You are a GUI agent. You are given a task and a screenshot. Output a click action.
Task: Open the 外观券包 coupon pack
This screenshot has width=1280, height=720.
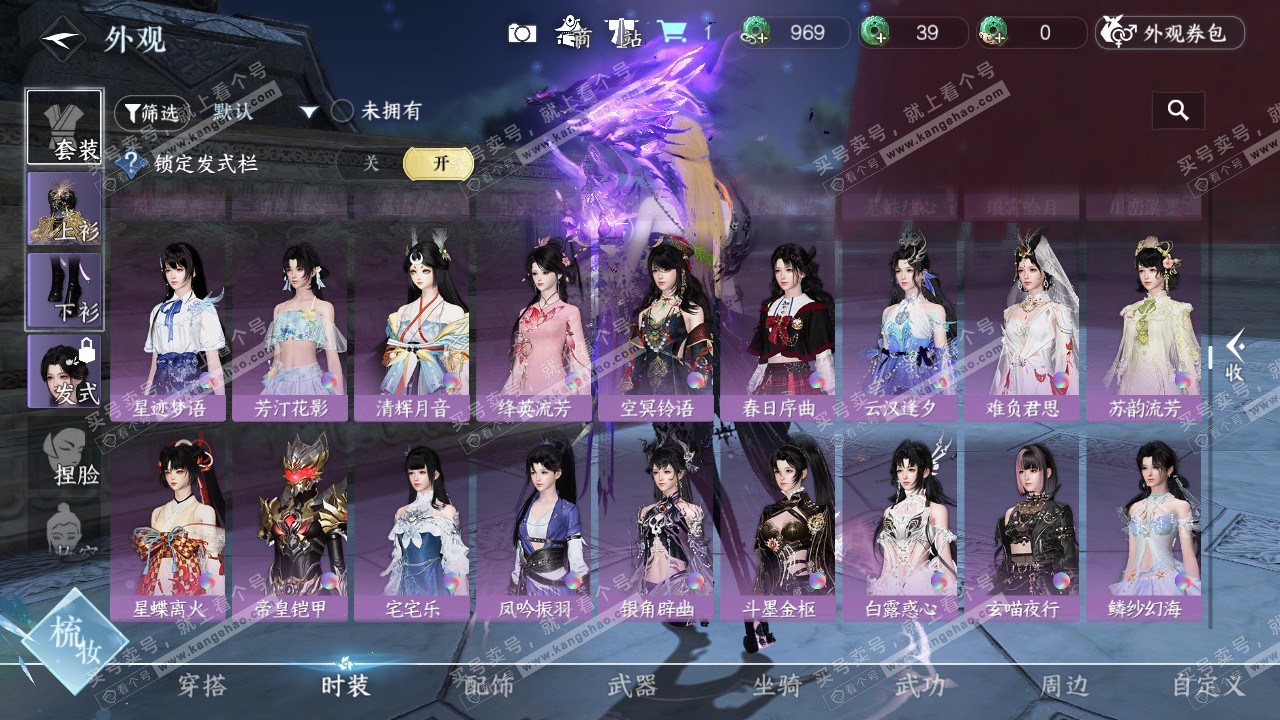point(1170,33)
